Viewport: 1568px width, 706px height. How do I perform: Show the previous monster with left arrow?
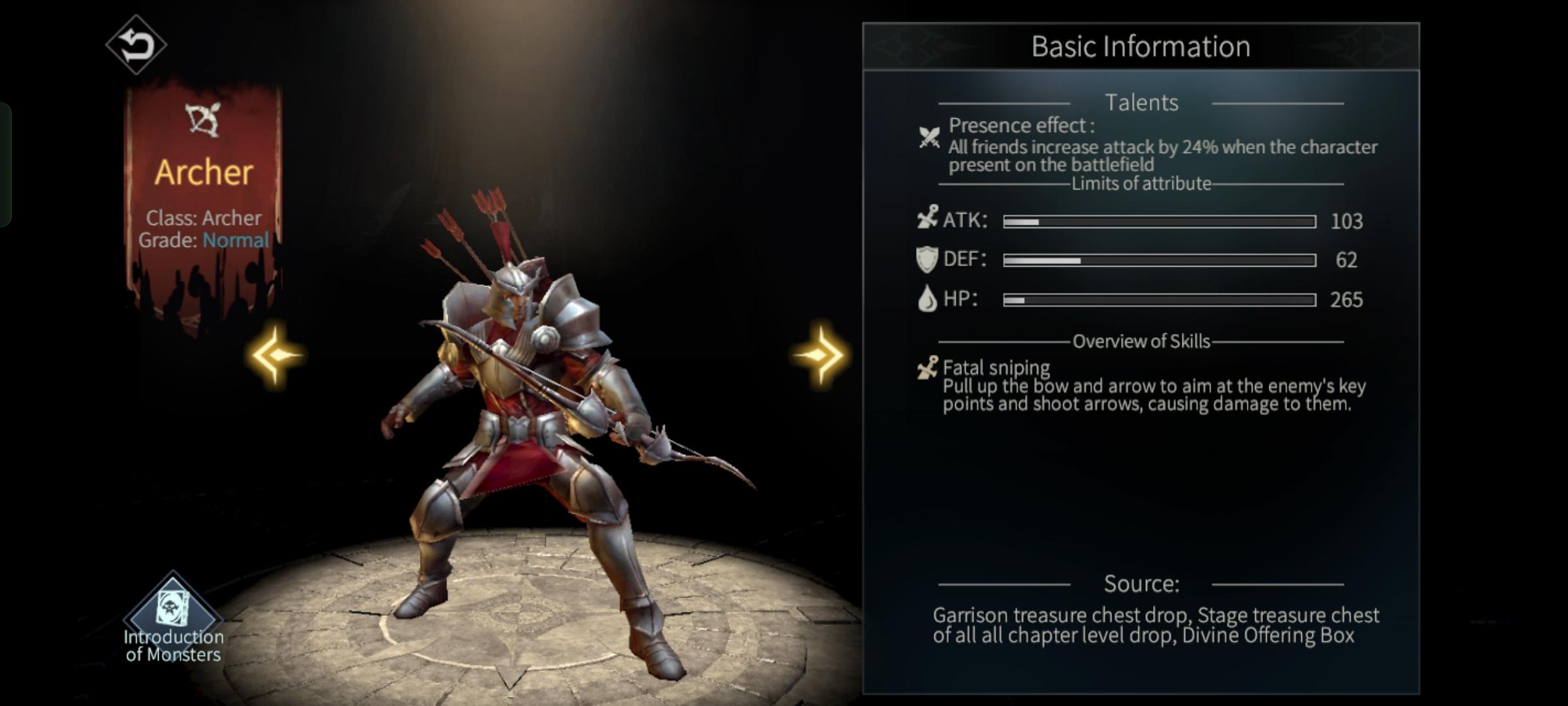276,355
